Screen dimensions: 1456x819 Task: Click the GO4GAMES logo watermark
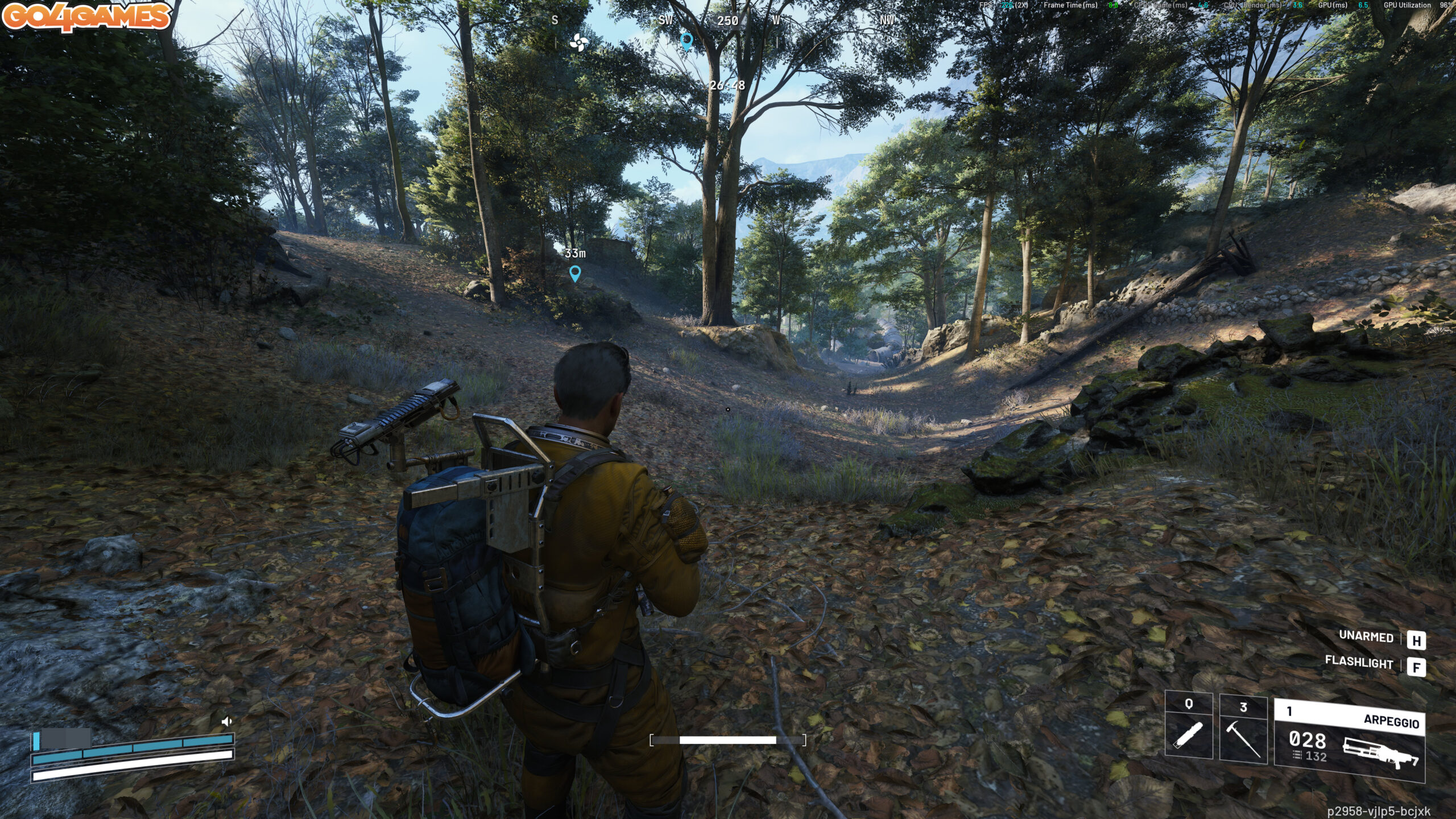tap(86, 16)
